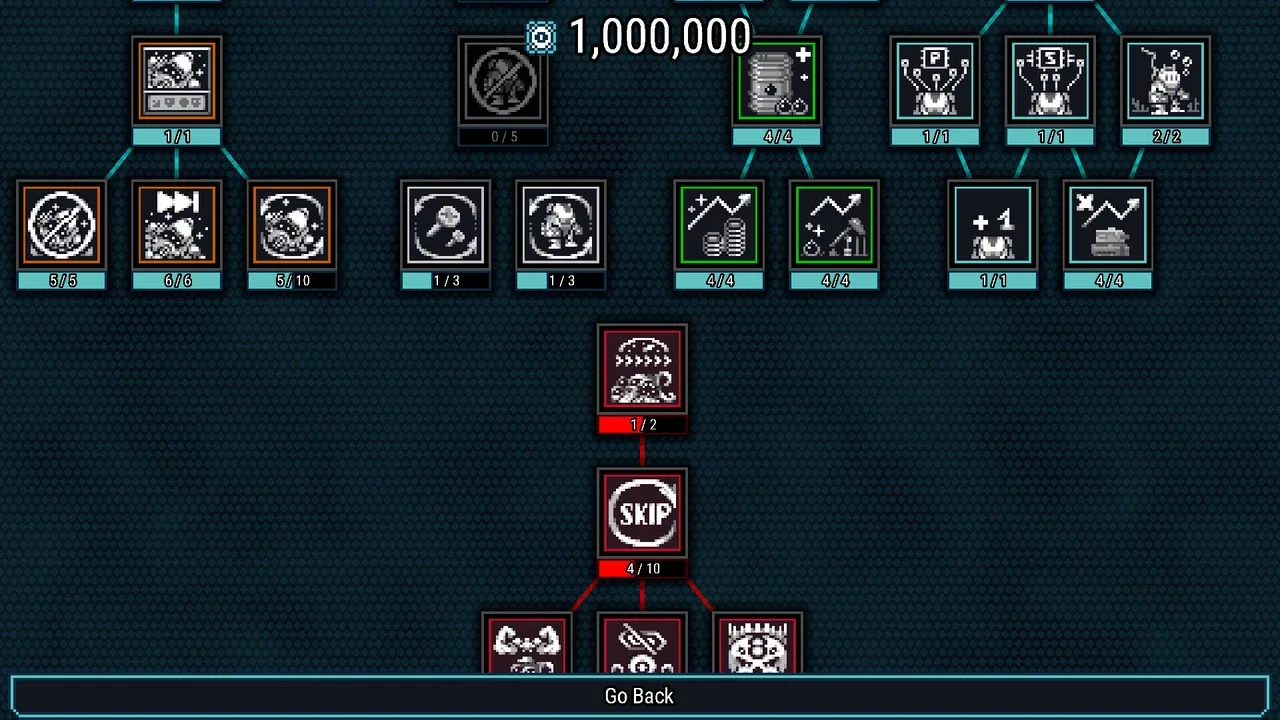Select the magnifier refresh upgrade node
The width and height of the screenshot is (1280, 720).
point(446,226)
